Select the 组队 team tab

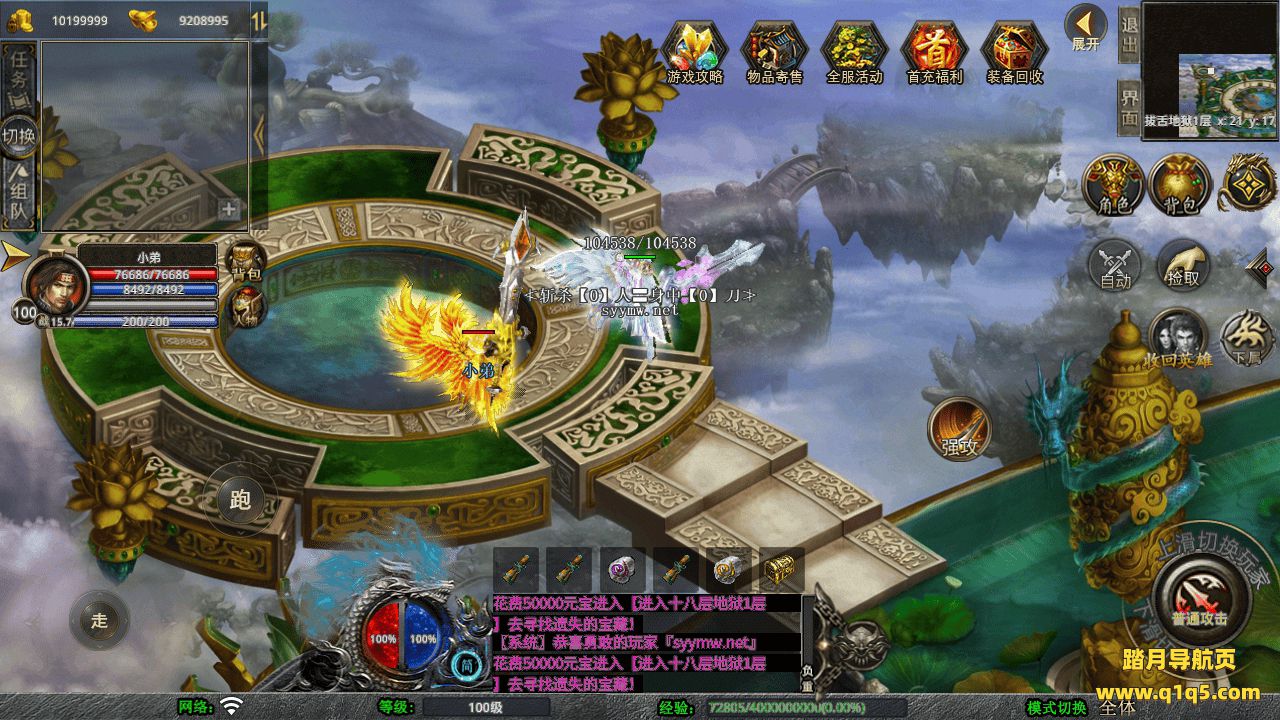click(19, 197)
